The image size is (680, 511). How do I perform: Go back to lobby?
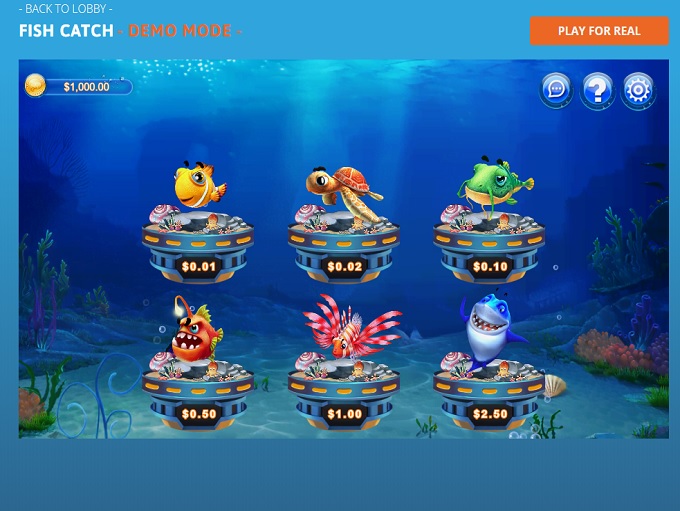coord(69,9)
